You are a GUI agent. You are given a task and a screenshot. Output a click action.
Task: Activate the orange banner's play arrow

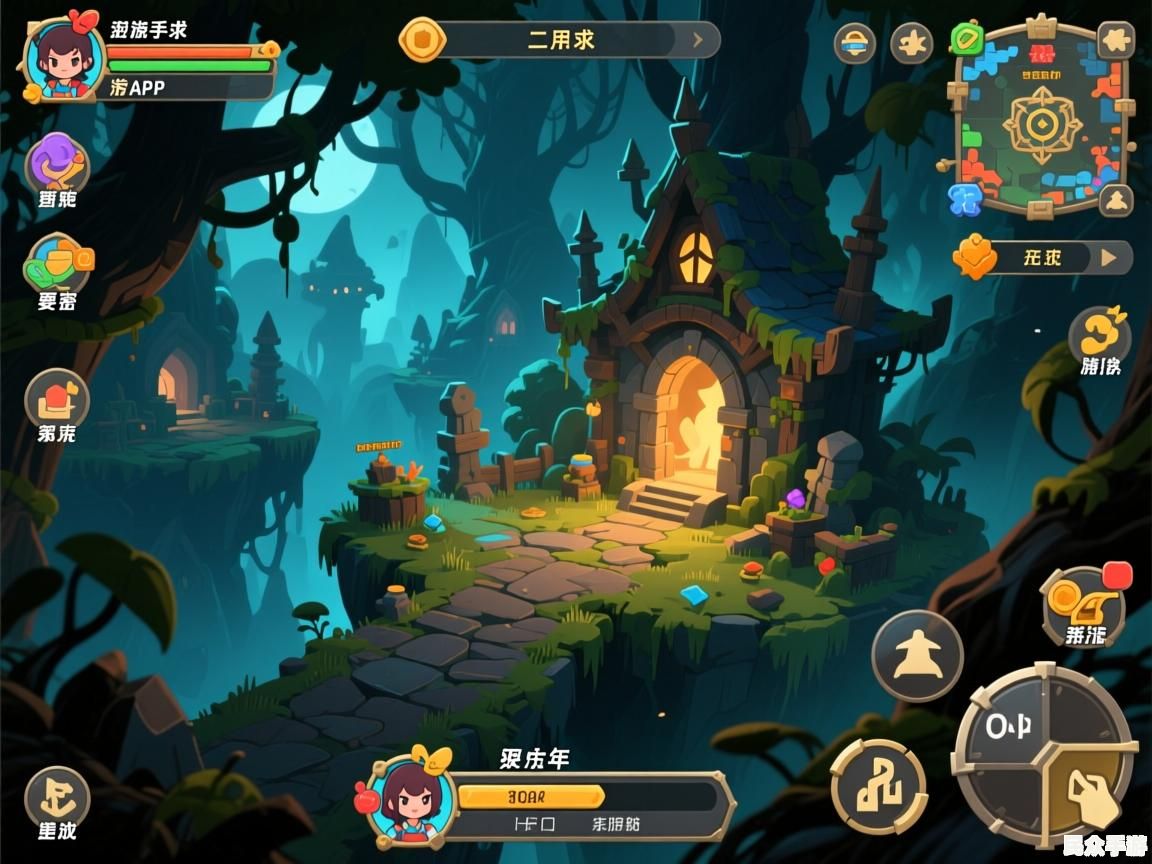(1108, 257)
